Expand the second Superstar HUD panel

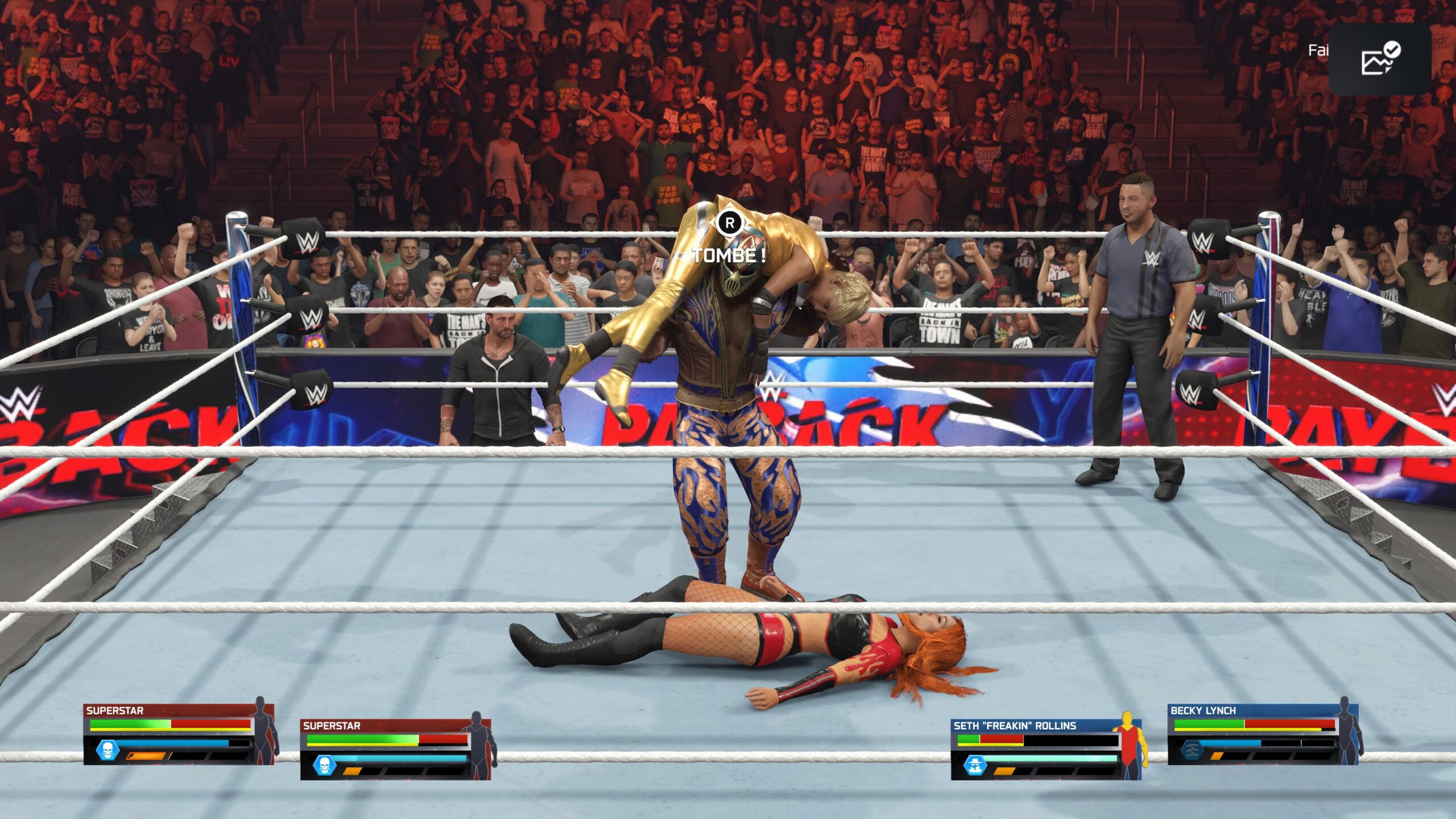coord(331,726)
